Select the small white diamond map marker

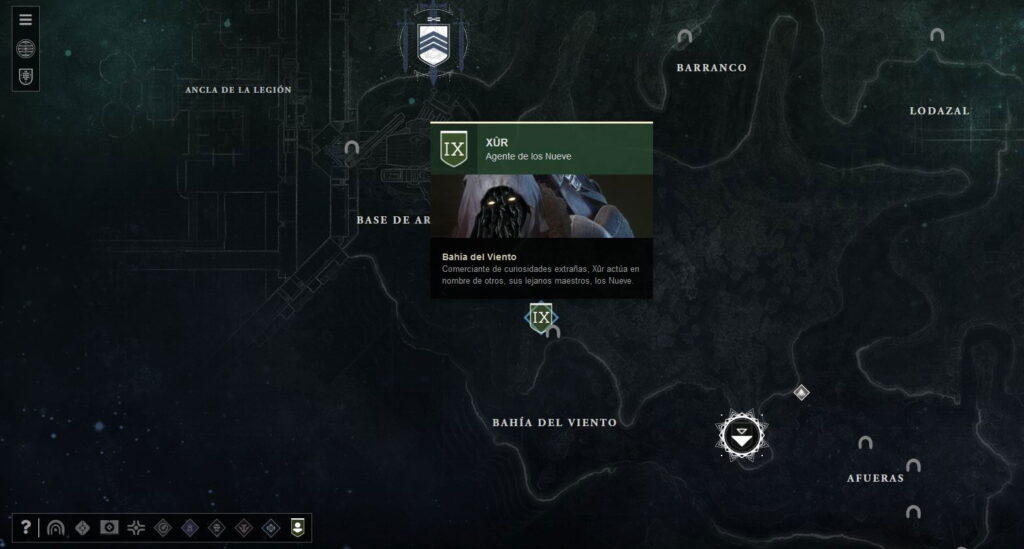[x=801, y=392]
